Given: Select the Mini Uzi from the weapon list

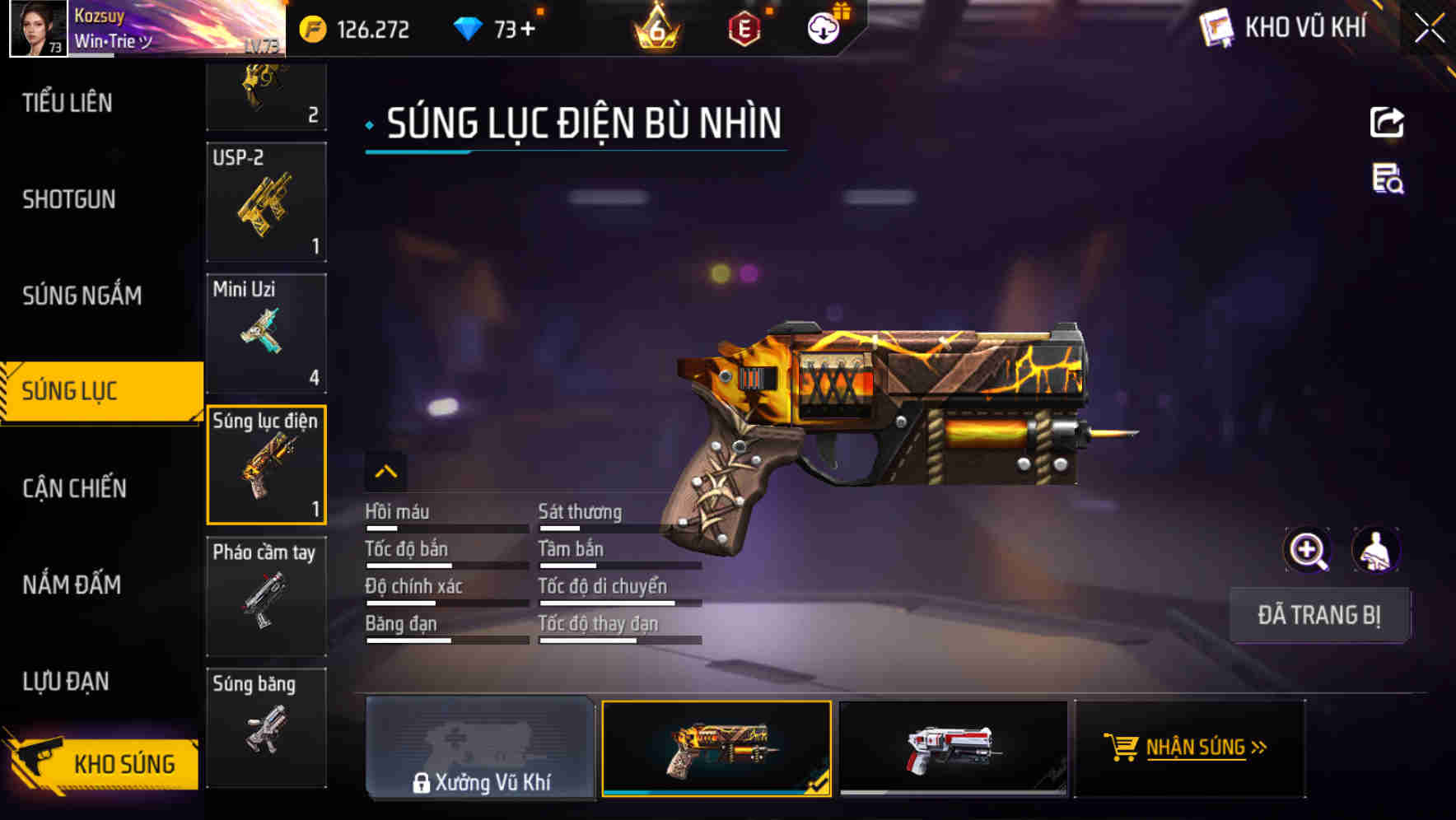Looking at the screenshot, I should [266, 333].
